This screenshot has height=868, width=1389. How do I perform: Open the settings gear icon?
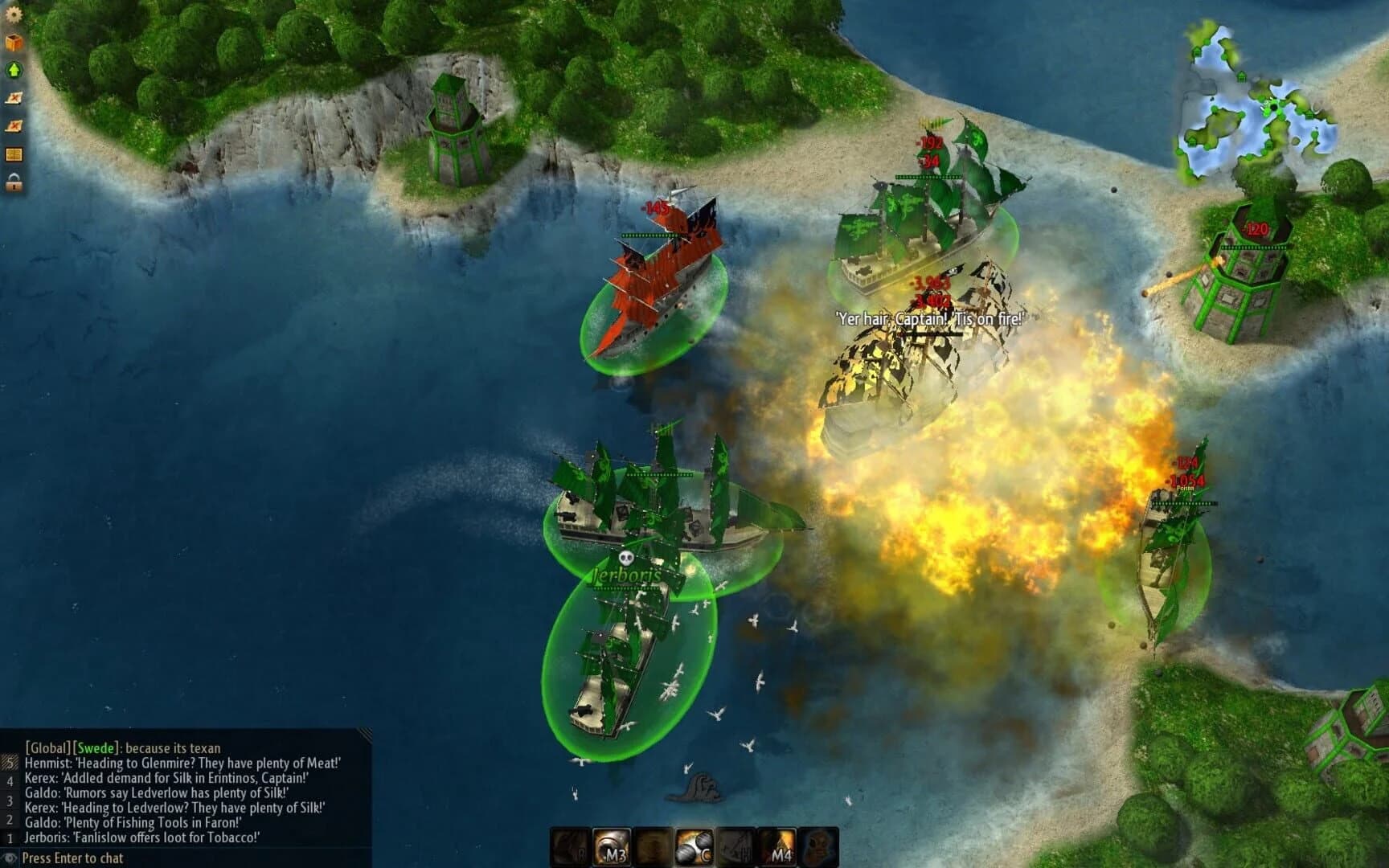tap(13, 14)
